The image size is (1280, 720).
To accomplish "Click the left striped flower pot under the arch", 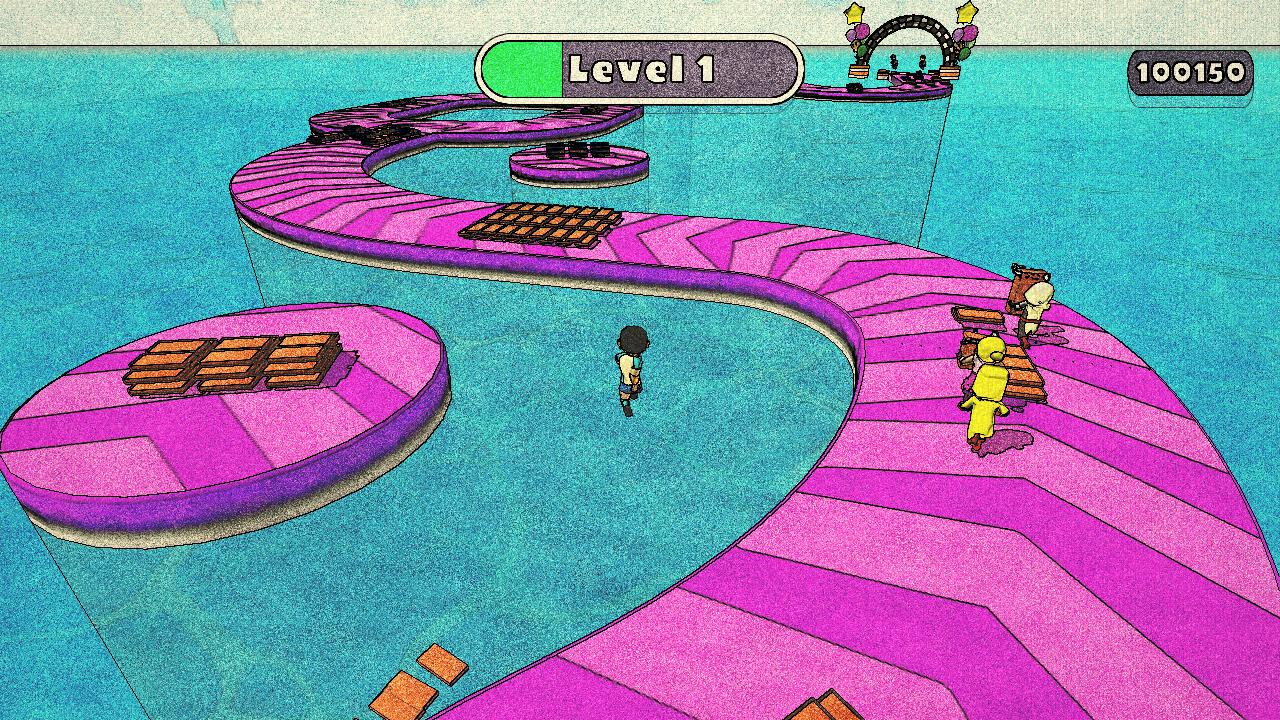I will coord(858,72).
